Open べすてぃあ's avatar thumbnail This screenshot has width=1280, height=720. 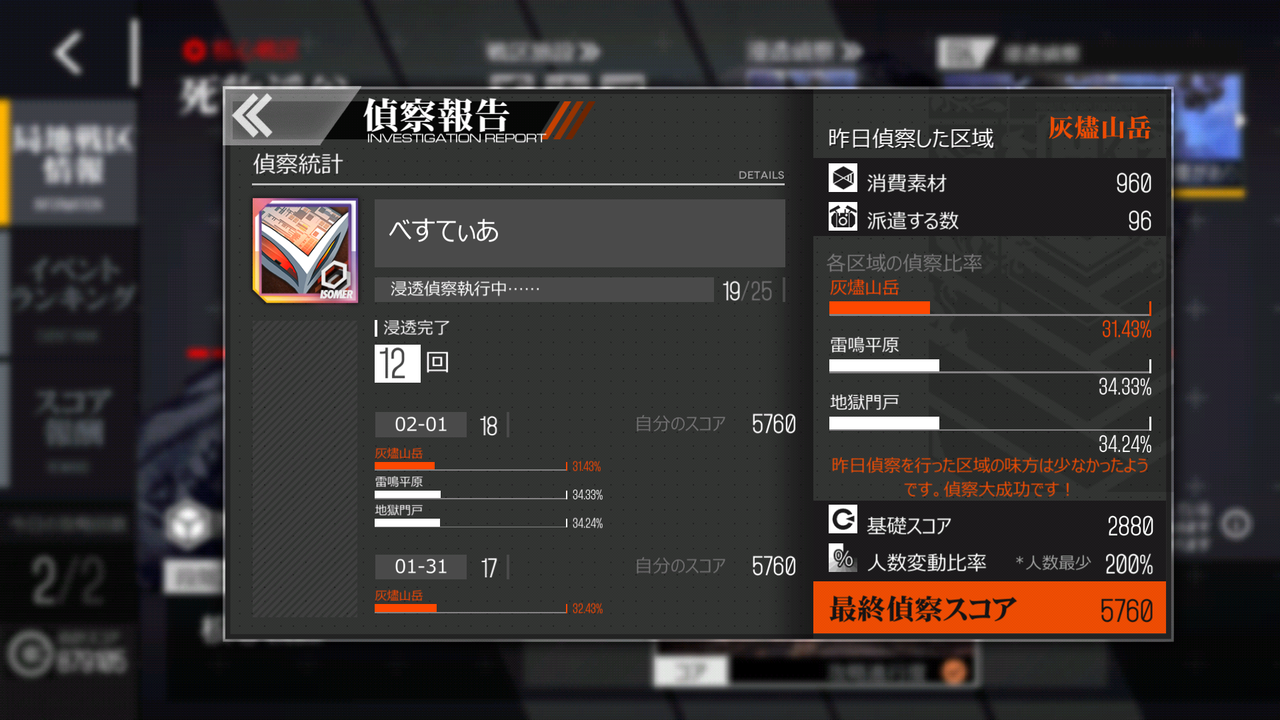click(x=303, y=248)
